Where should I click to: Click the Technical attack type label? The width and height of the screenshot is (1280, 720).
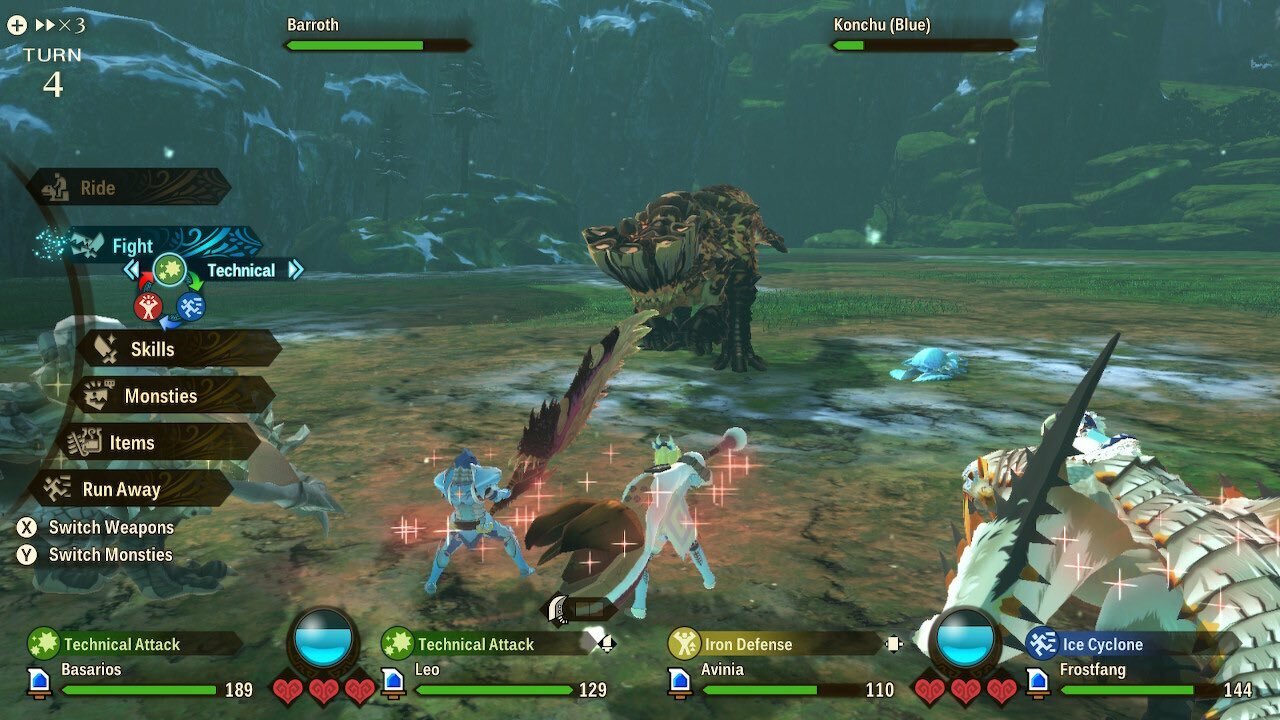click(240, 270)
